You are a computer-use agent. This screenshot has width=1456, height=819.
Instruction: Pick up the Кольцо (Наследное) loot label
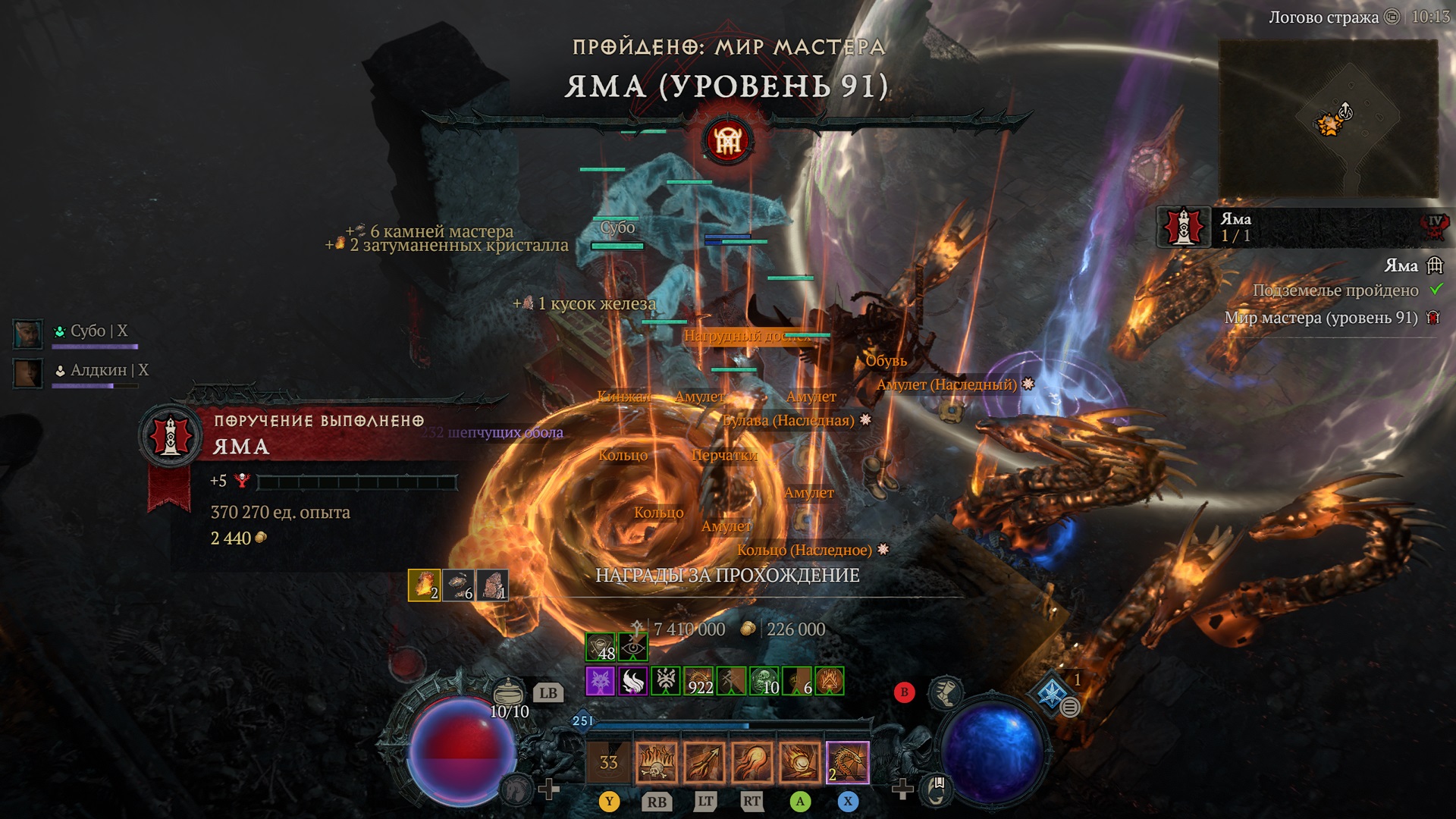[x=805, y=550]
